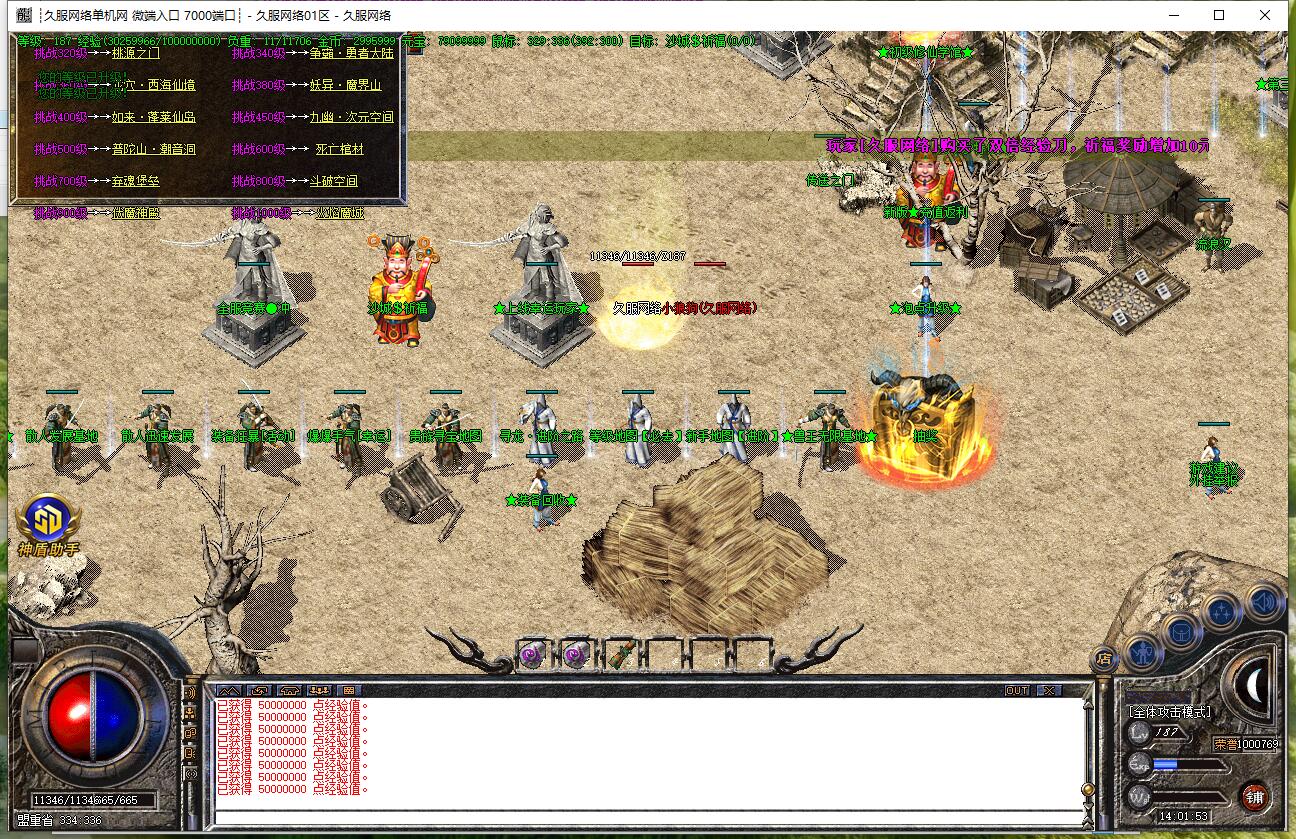Image resolution: width=1296 pixels, height=839 pixels.
Task: Open the bag inventory round button
Action: click(1181, 632)
